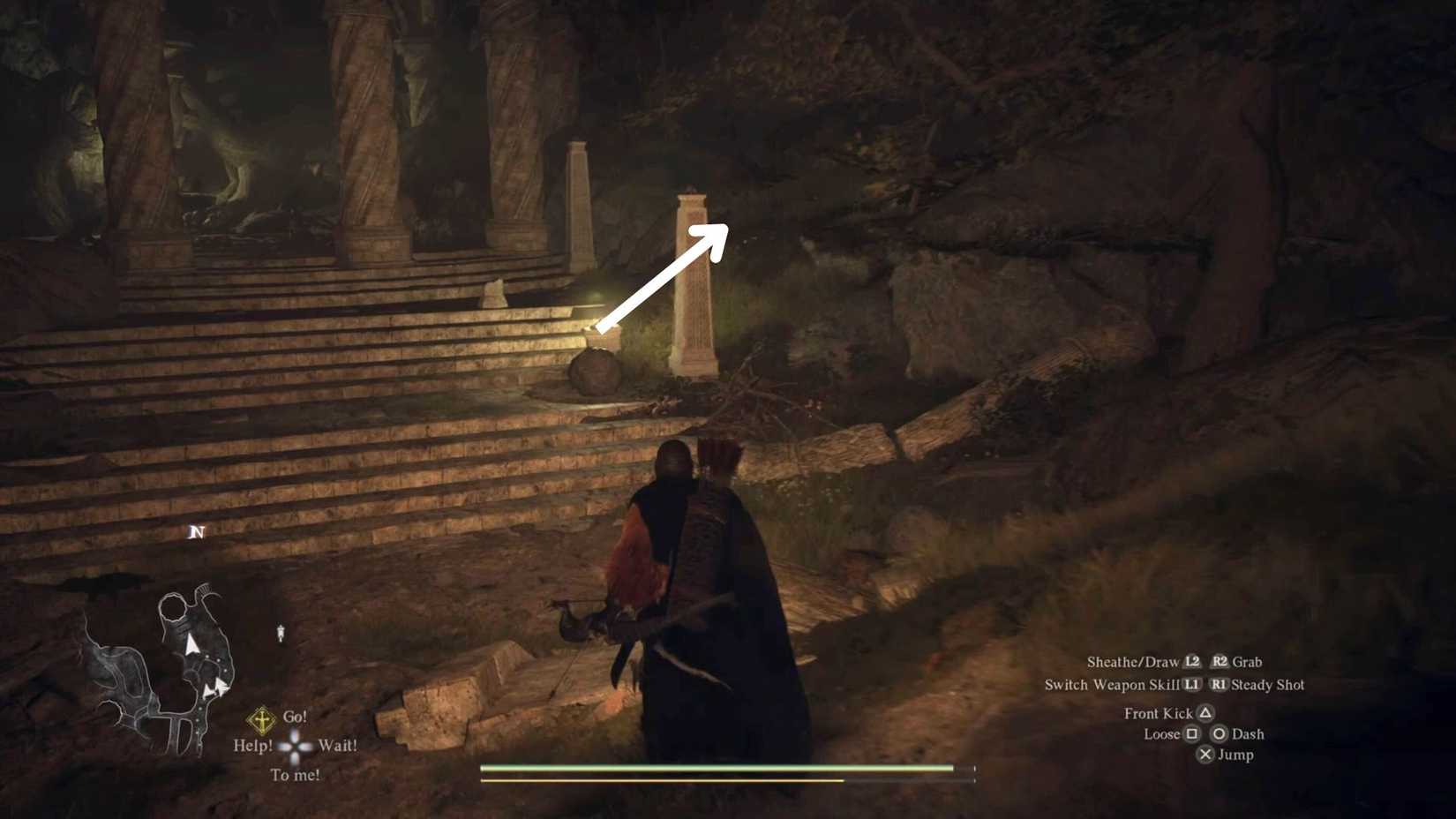
Task: Click the Triangle Front Kick icon
Action: click(x=1205, y=713)
